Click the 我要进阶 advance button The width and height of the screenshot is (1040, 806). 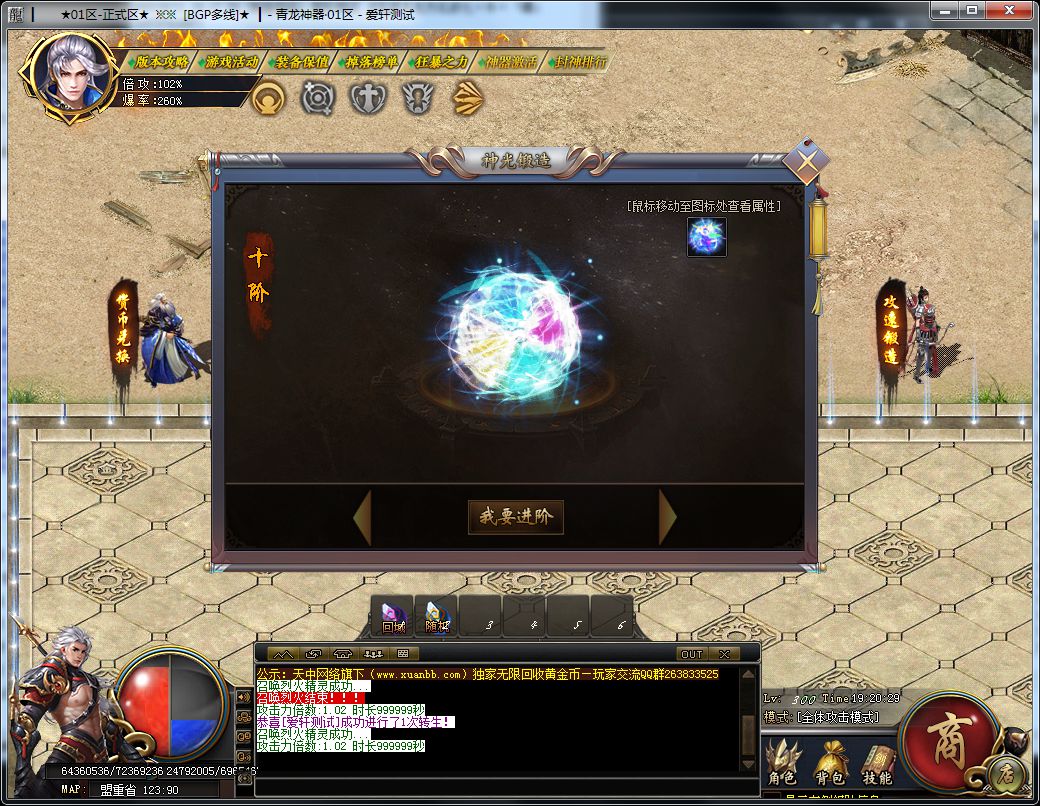[x=516, y=517]
